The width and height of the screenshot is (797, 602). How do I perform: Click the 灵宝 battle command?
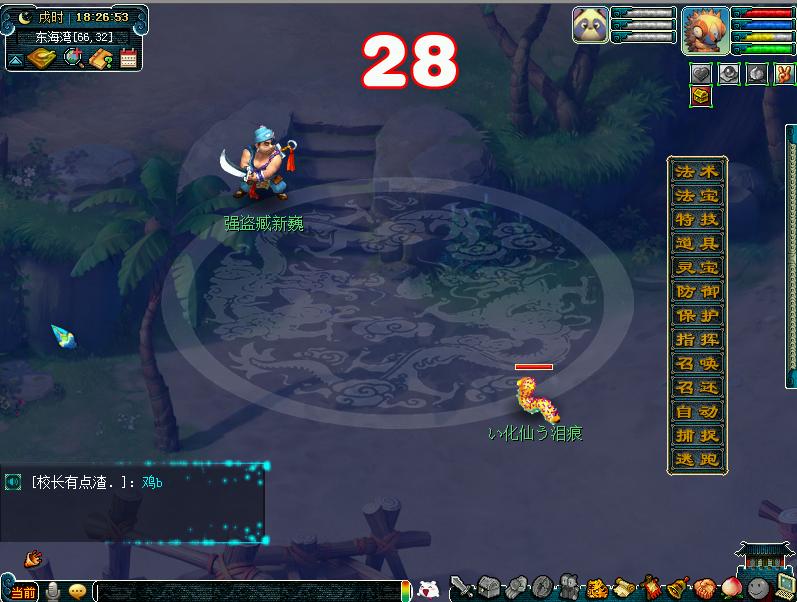coord(697,267)
